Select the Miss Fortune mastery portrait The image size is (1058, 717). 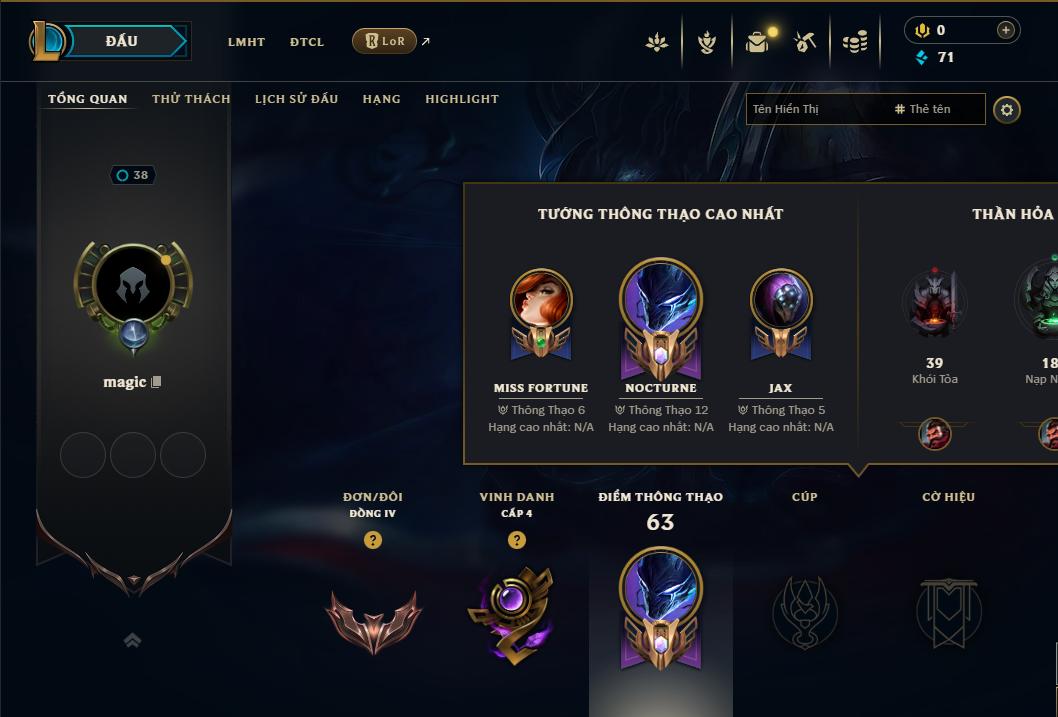point(541,300)
